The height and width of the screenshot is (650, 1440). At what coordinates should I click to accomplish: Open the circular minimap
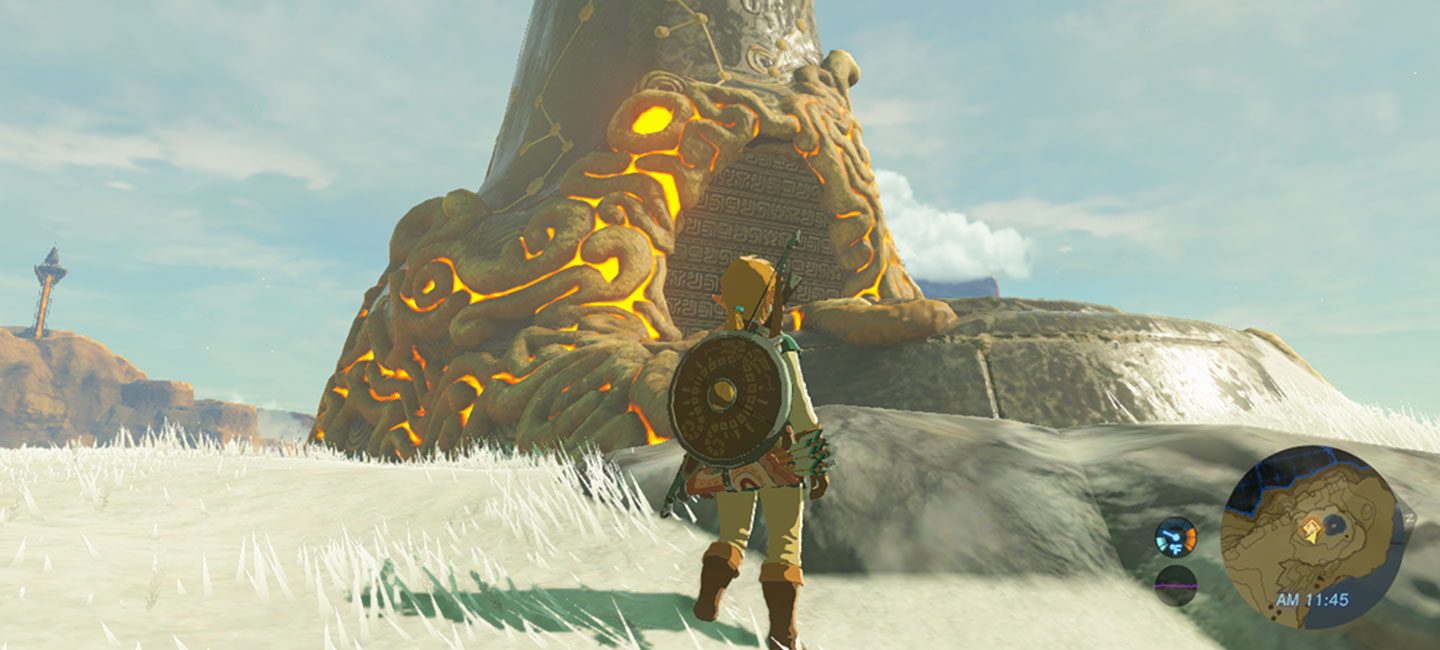[x=1312, y=535]
